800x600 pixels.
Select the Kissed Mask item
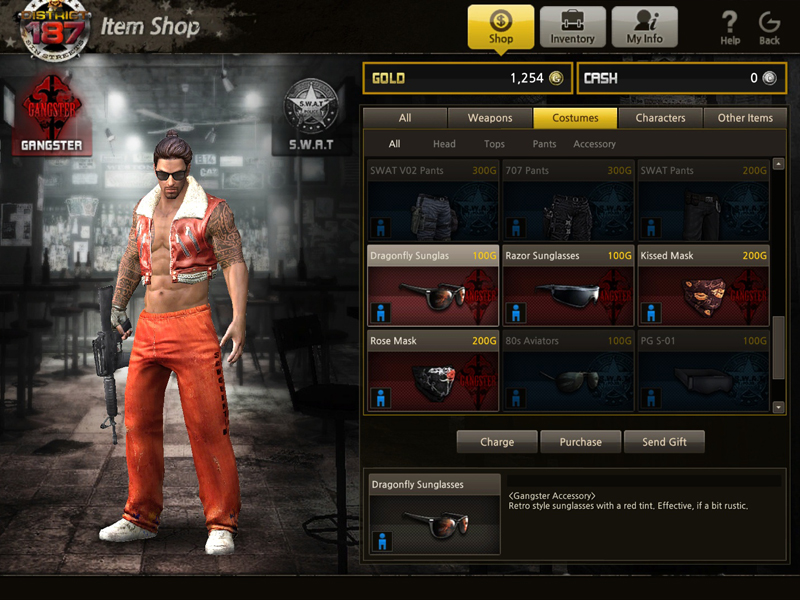click(703, 286)
